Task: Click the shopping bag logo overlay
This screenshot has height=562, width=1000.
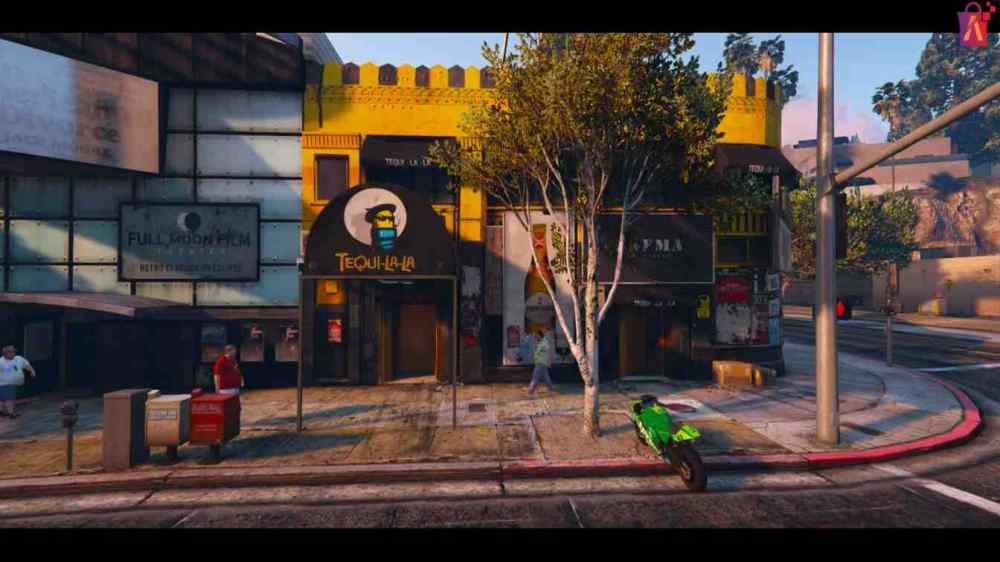Action: pos(973,24)
